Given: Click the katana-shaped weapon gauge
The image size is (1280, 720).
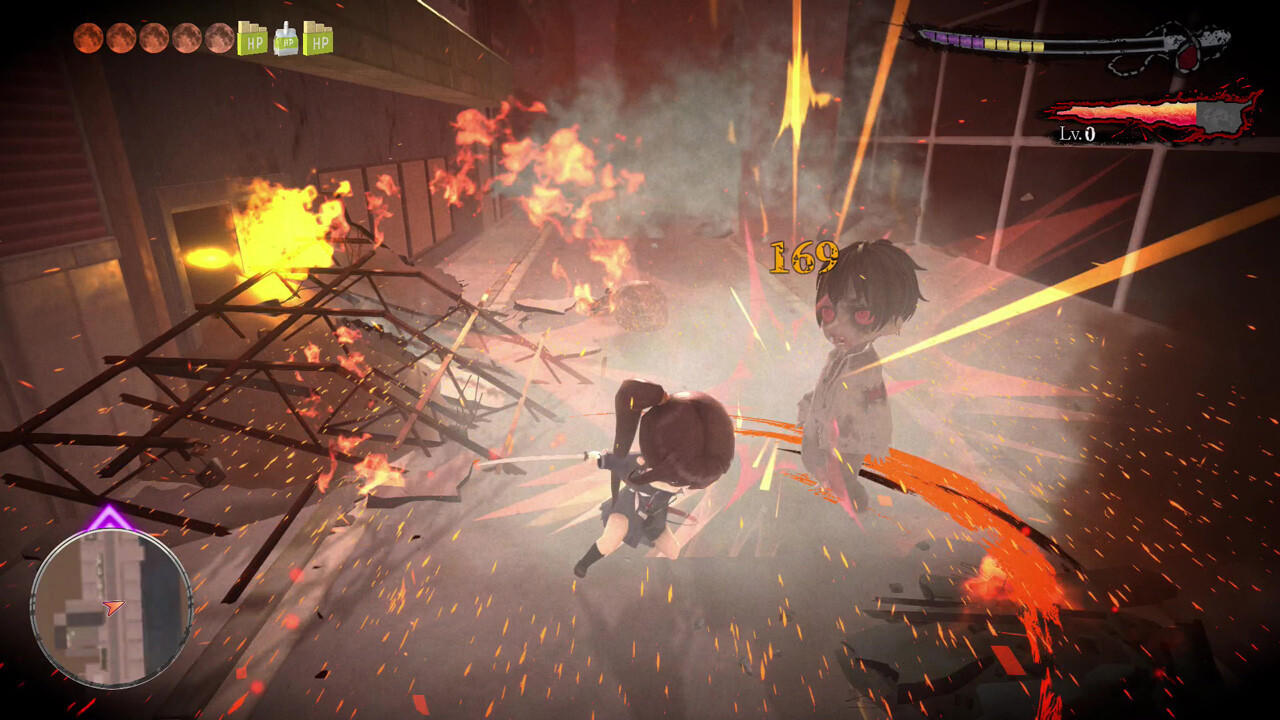Looking at the screenshot, I should coord(1060,45).
